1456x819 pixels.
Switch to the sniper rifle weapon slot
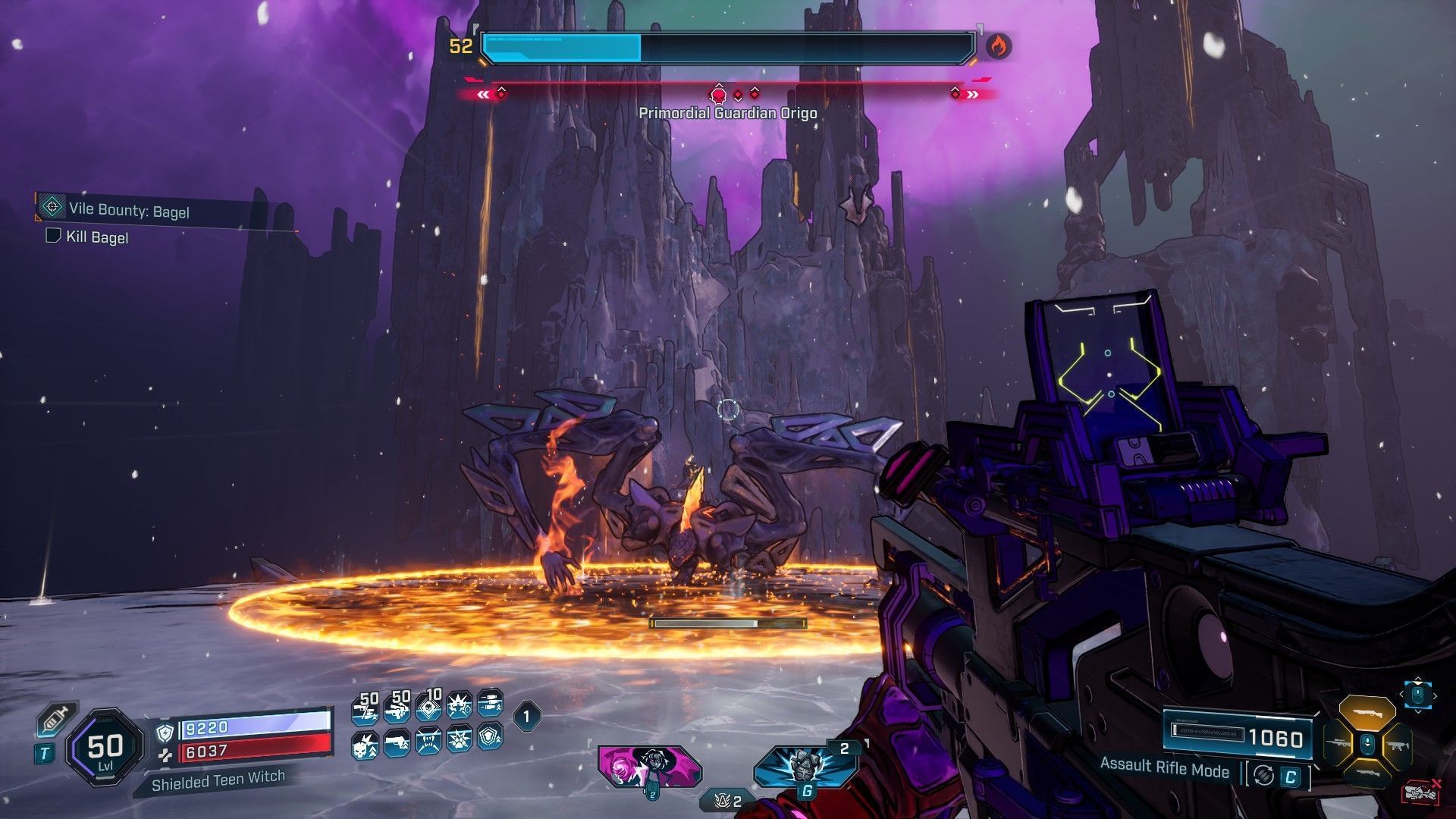pyautogui.click(x=1337, y=744)
